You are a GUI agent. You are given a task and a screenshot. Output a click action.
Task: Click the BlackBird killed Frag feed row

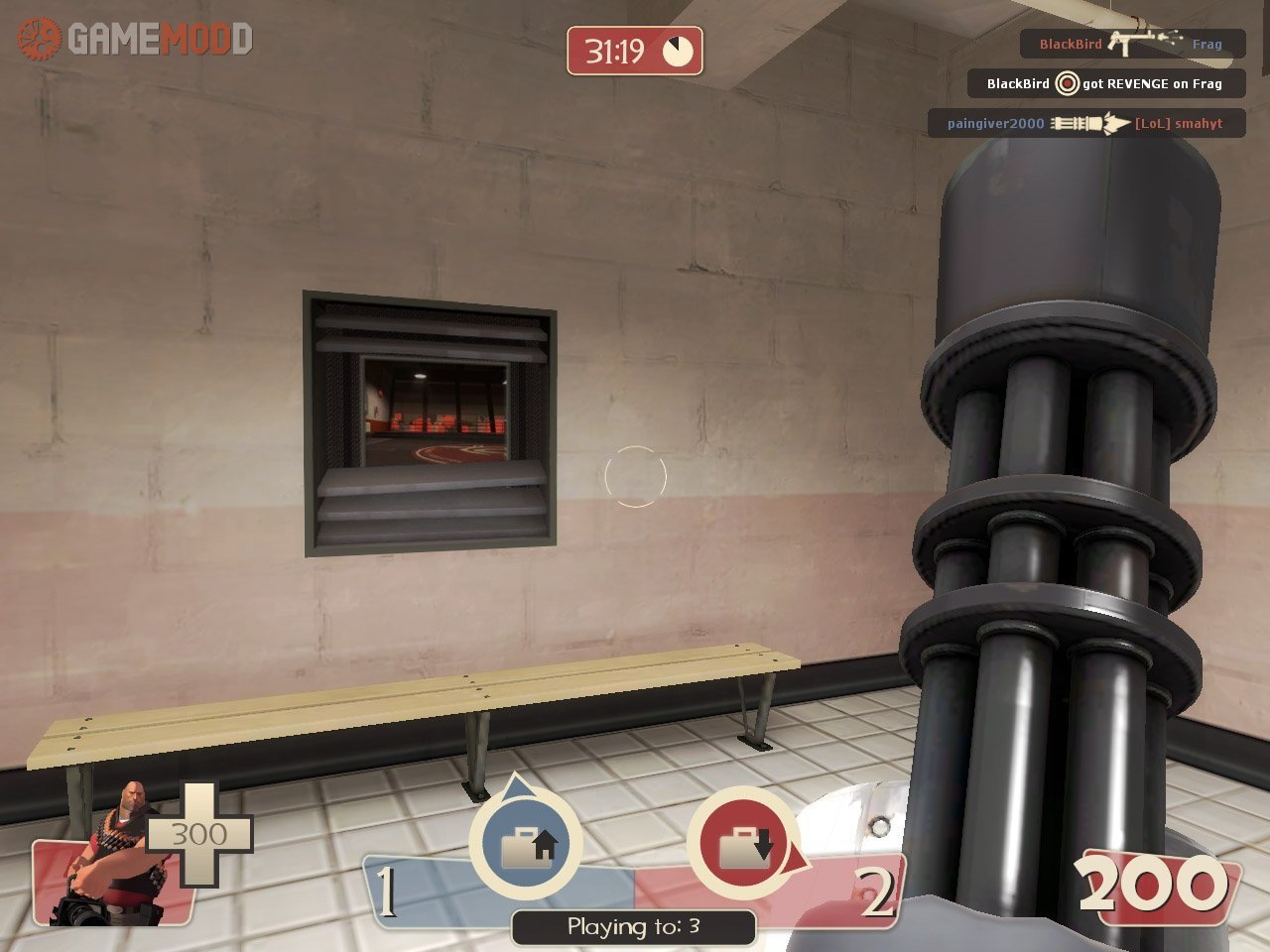point(1131,44)
